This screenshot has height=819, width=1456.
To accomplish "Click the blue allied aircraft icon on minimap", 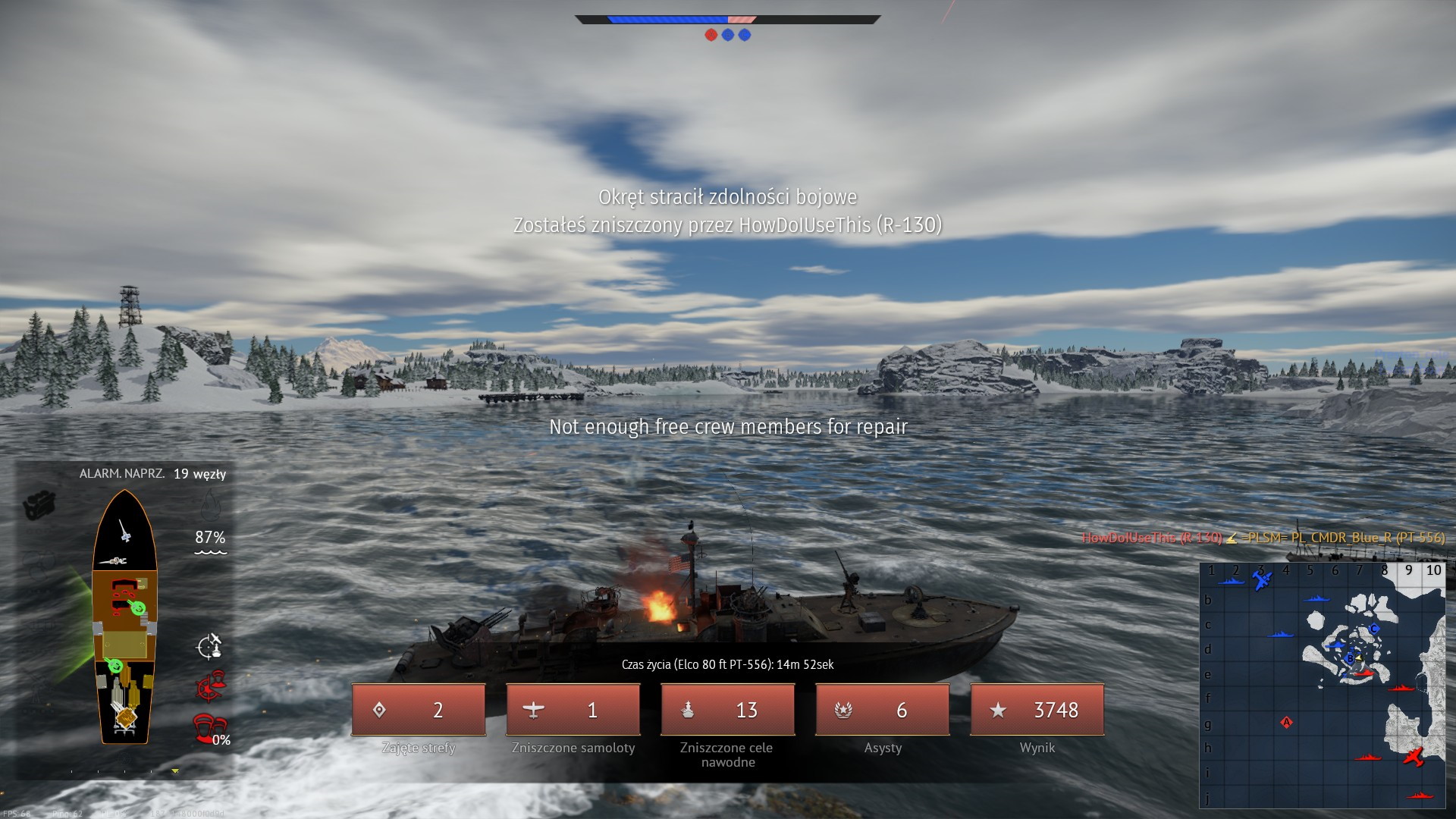I will coord(1262,581).
